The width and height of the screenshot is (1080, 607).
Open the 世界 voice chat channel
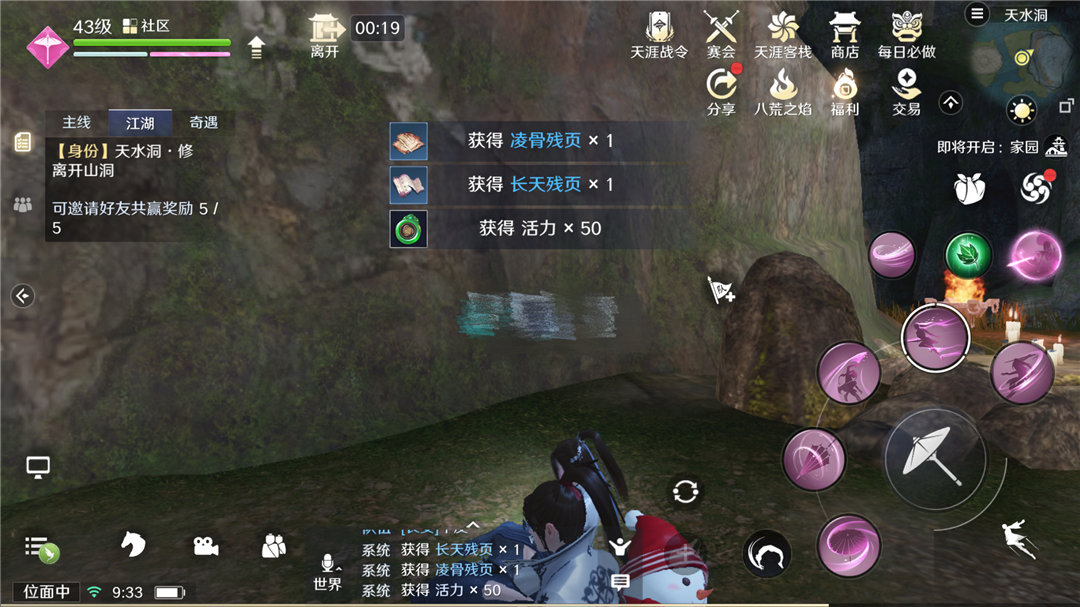327,573
